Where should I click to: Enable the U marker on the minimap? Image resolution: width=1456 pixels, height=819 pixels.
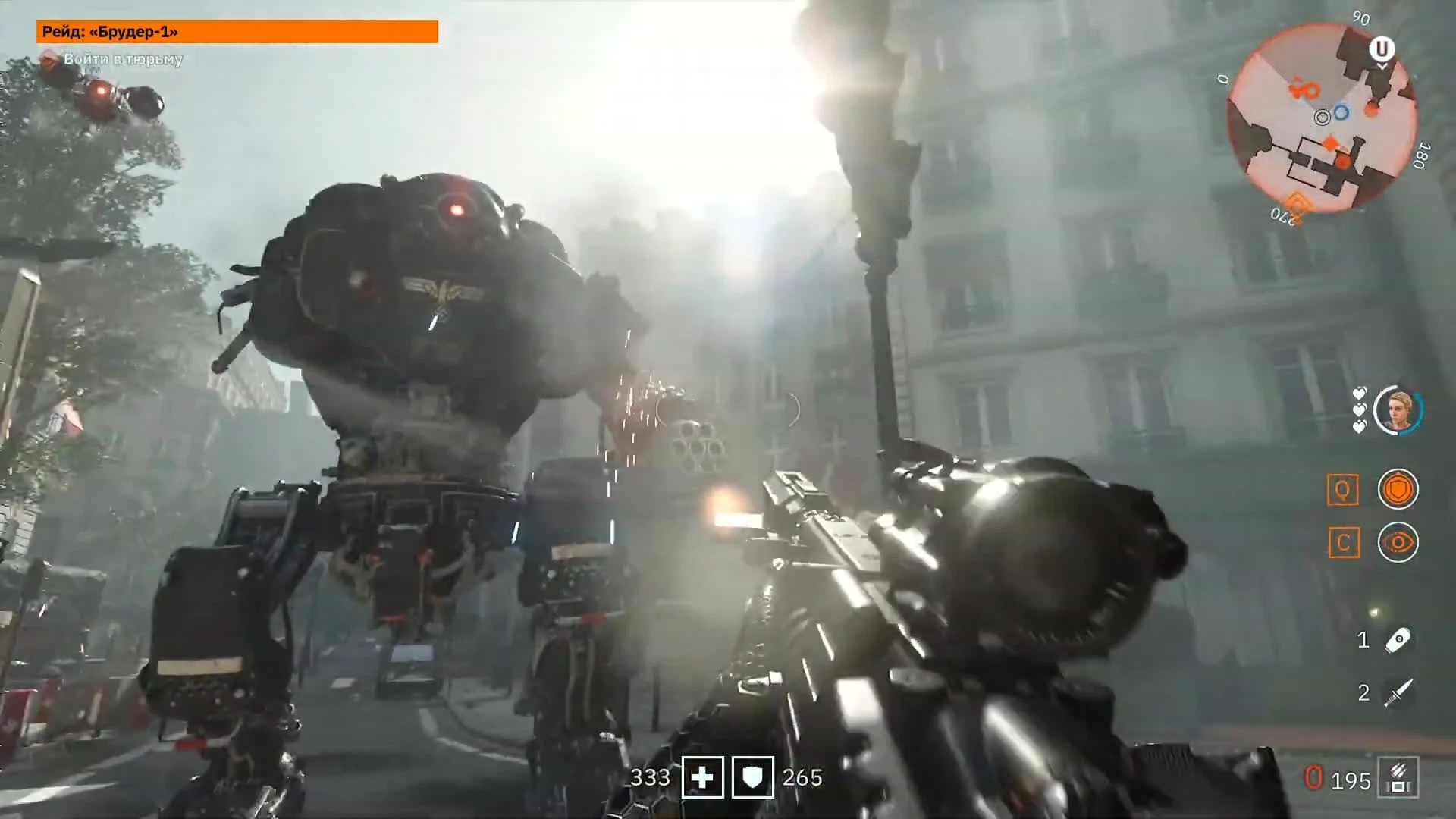click(x=1384, y=49)
